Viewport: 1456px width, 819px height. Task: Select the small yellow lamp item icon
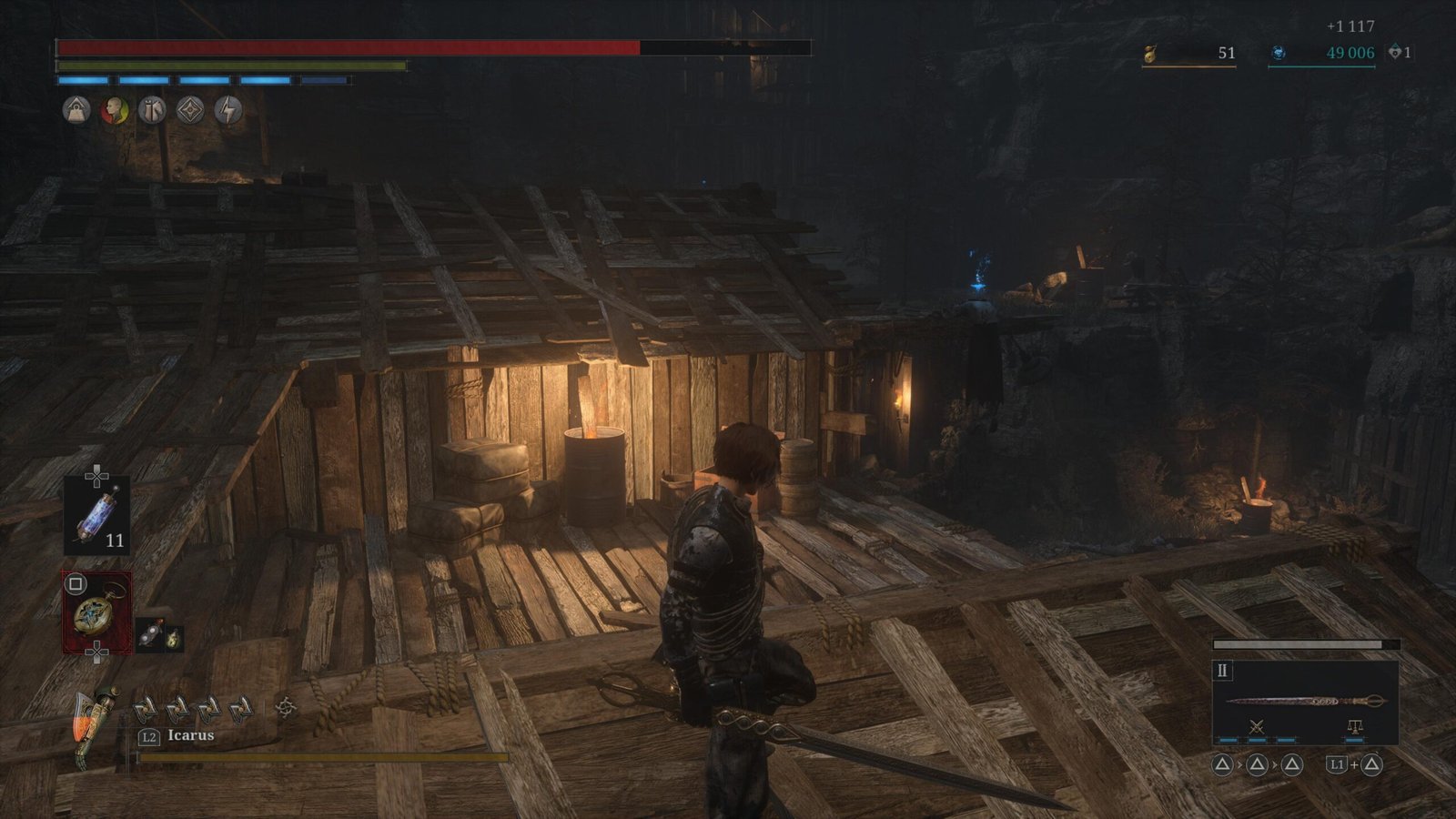tap(172, 640)
